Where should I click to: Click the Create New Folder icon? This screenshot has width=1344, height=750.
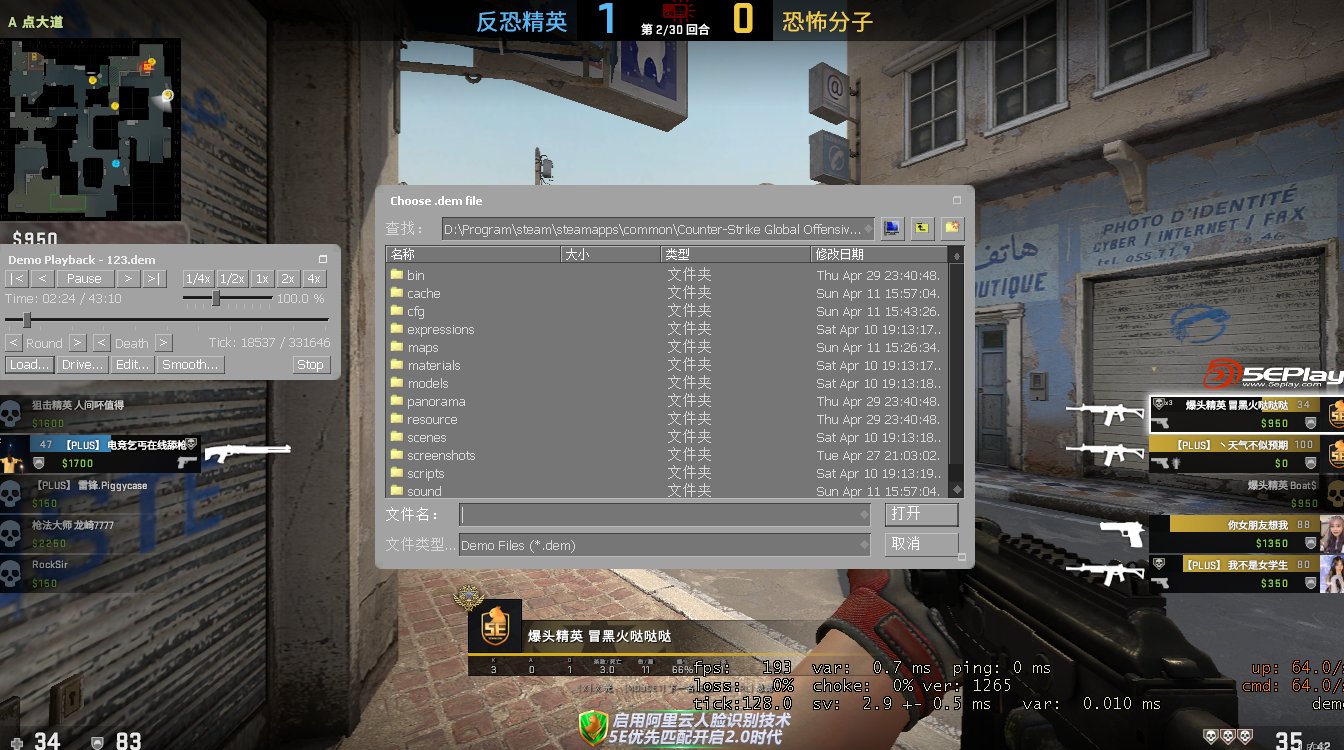tap(952, 228)
